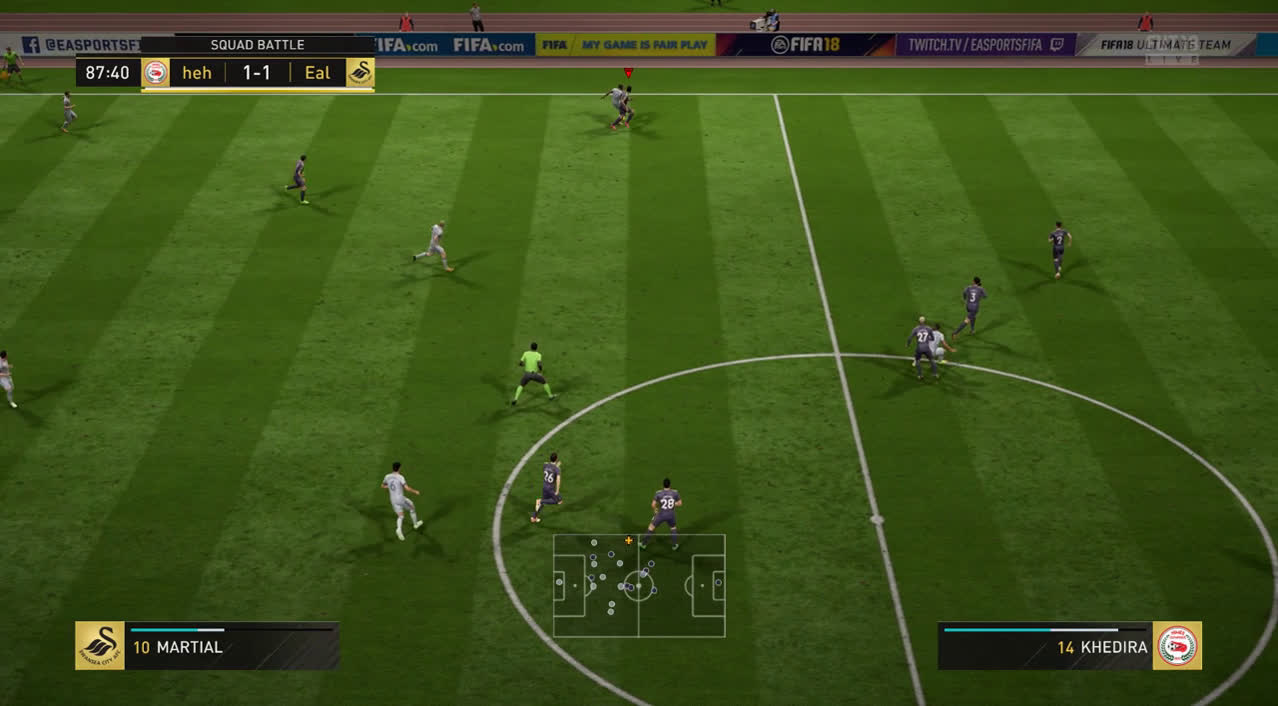Click the pitch radar minimap
This screenshot has height=706, width=1278.
coord(639,586)
